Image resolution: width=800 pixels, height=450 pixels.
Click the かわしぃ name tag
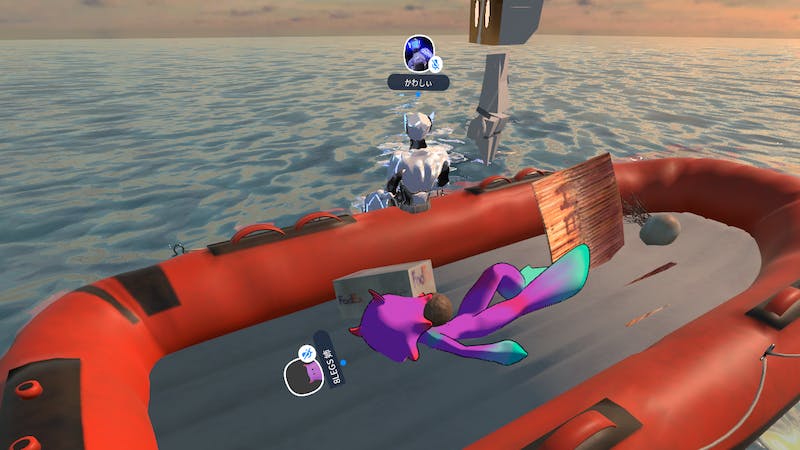point(418,83)
